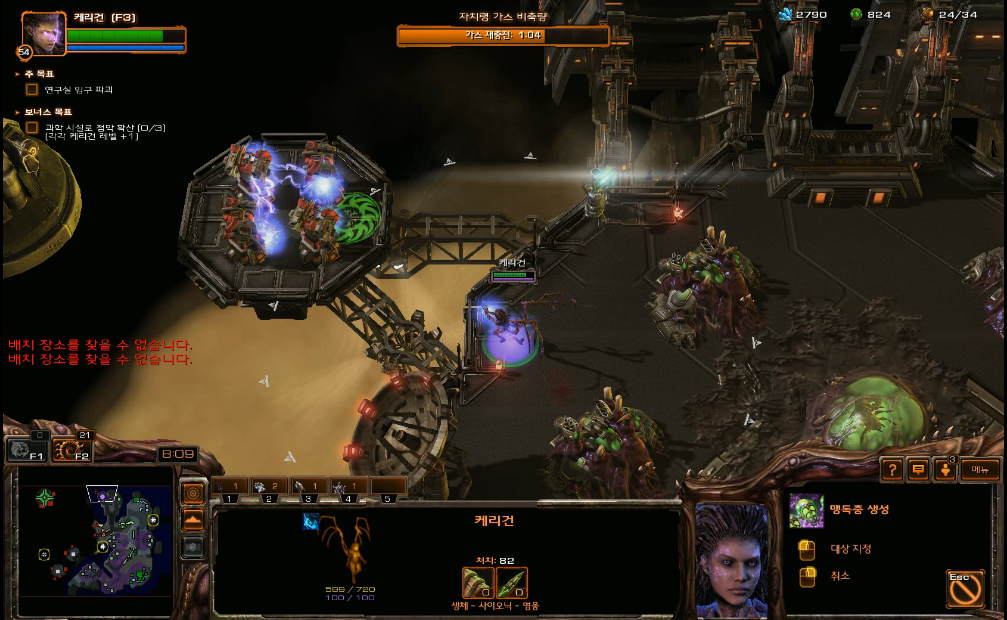Click the tactical minimap
This screenshot has height=620, width=1007.
(97, 541)
